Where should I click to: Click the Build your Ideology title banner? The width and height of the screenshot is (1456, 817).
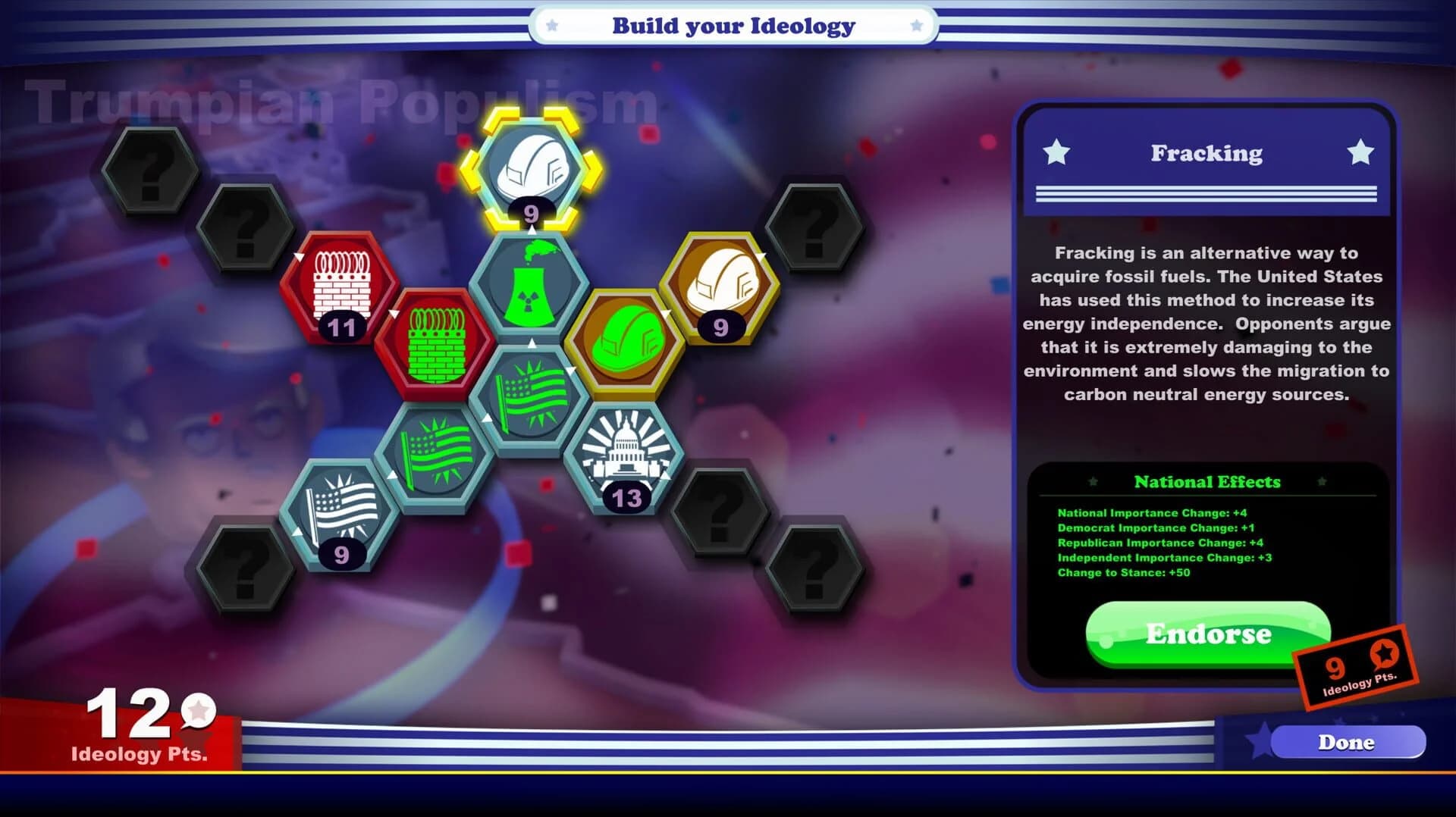[x=731, y=25]
